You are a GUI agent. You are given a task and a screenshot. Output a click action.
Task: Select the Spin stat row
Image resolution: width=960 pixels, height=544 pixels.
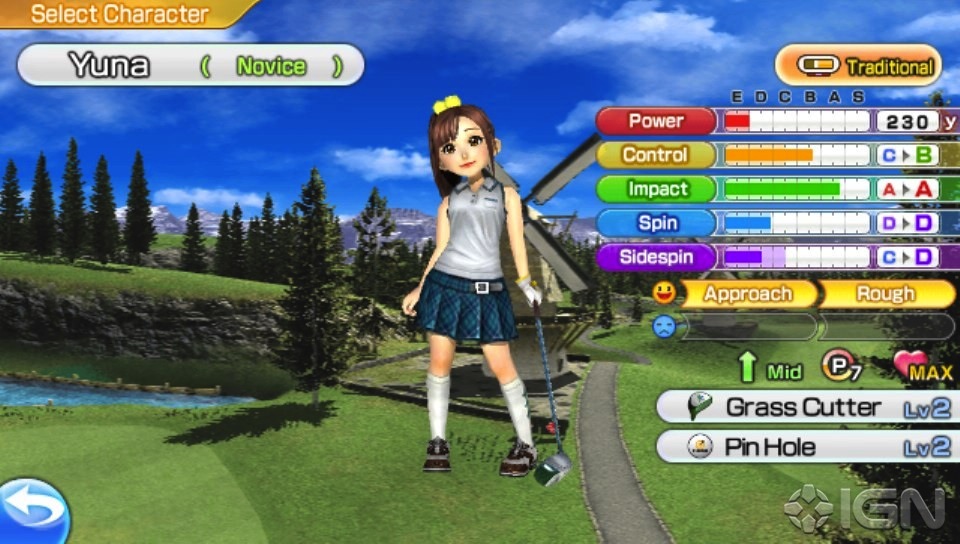[x=656, y=223]
